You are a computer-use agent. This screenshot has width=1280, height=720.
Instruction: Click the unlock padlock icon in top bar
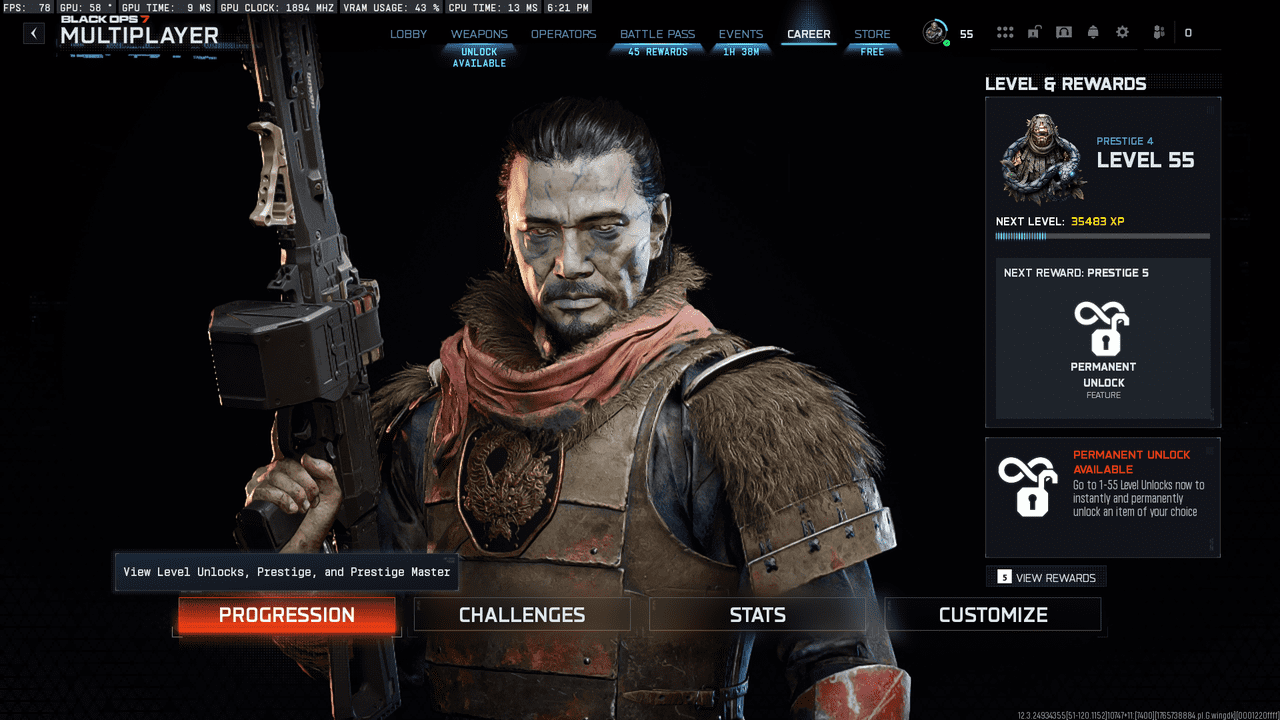1034,32
